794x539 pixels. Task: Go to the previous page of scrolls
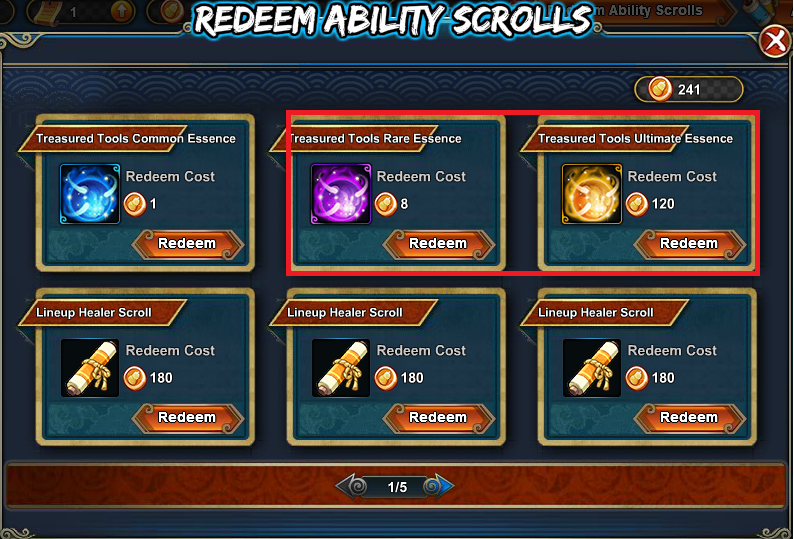353,487
